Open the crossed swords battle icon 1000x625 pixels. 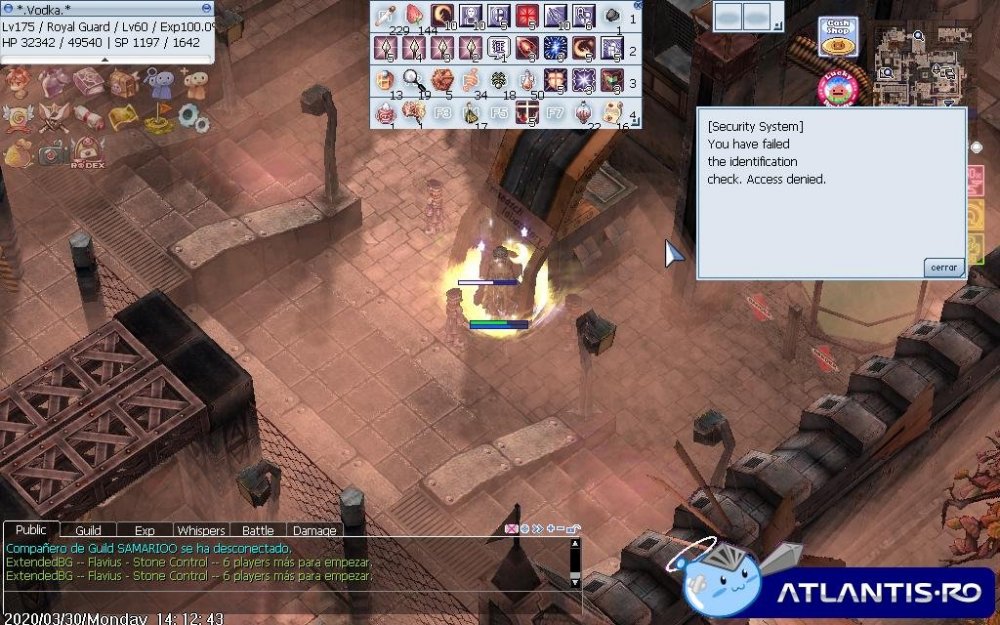[53, 117]
